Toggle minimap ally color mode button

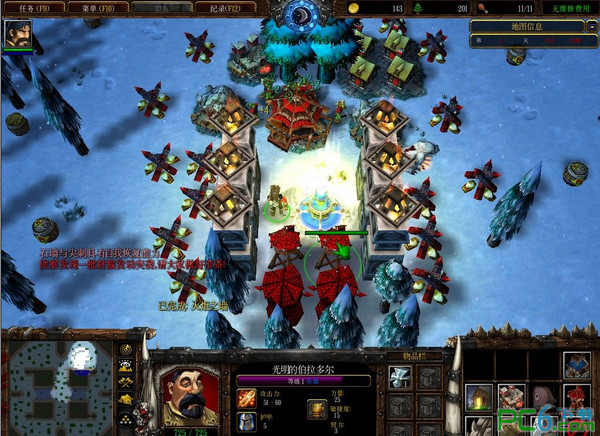click(x=126, y=383)
